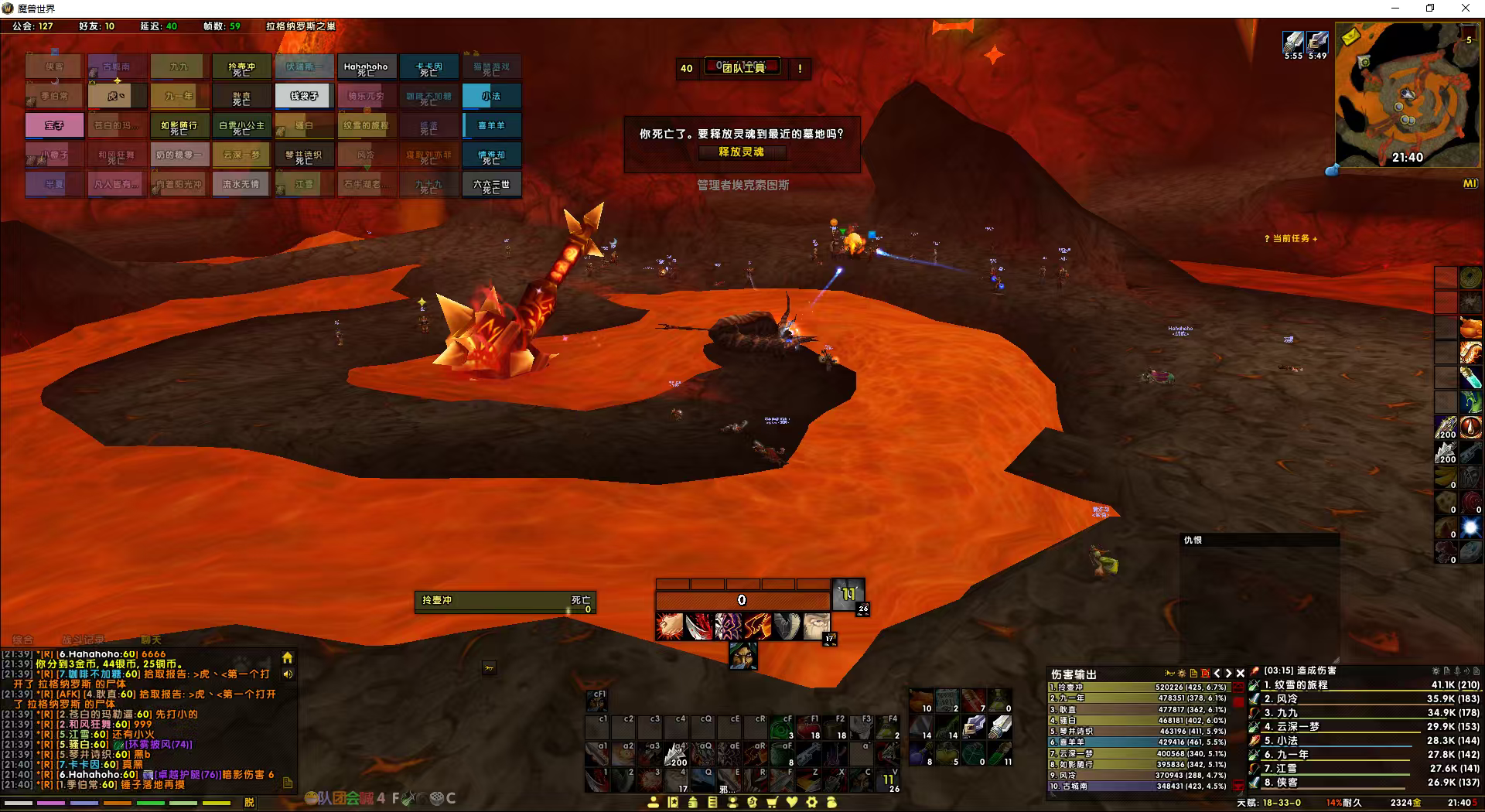Open the circular lava minimap
The width and height of the screenshot is (1485, 812).
click(x=1405, y=94)
